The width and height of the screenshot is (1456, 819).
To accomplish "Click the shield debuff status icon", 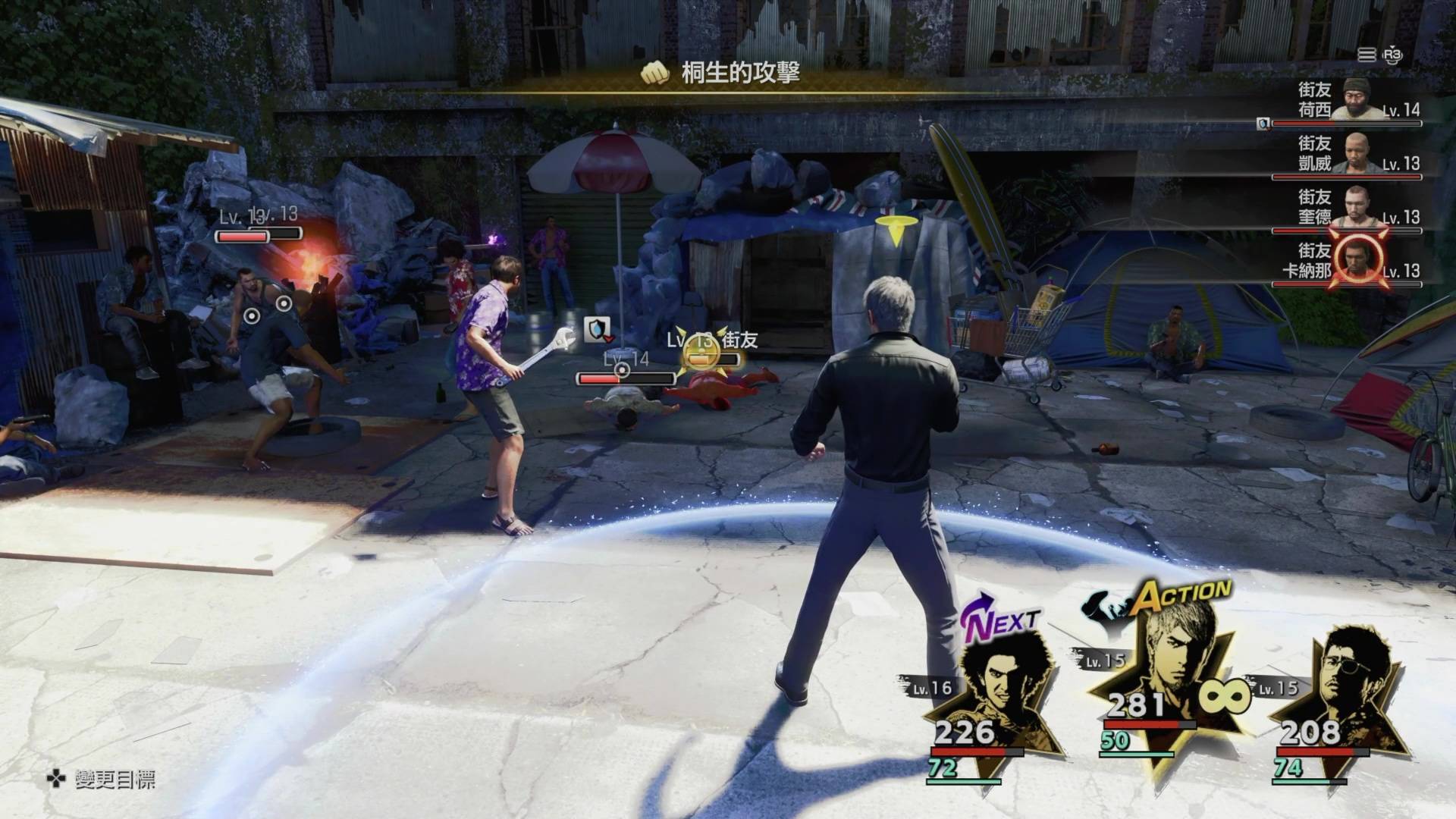I will 598,328.
